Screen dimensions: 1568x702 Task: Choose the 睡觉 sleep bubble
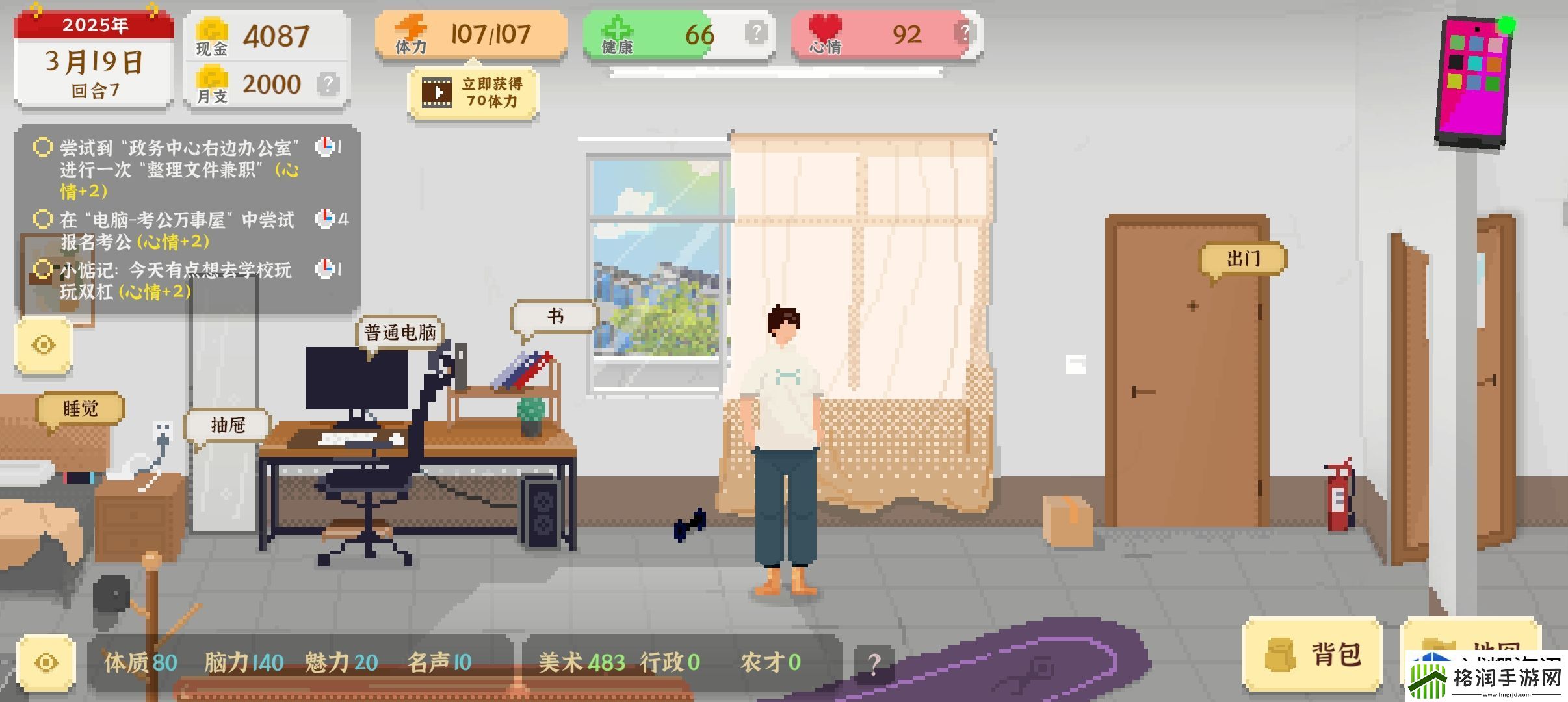[x=81, y=408]
